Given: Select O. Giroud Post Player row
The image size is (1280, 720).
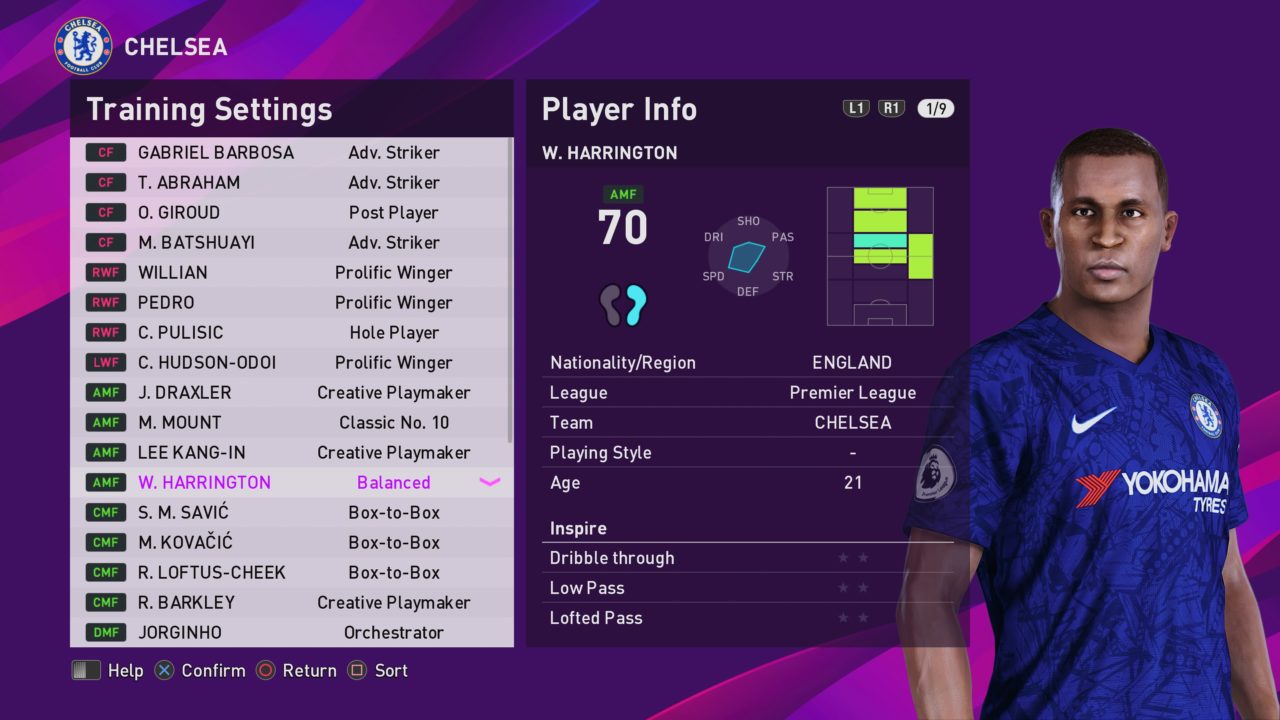Looking at the screenshot, I should pos(290,213).
